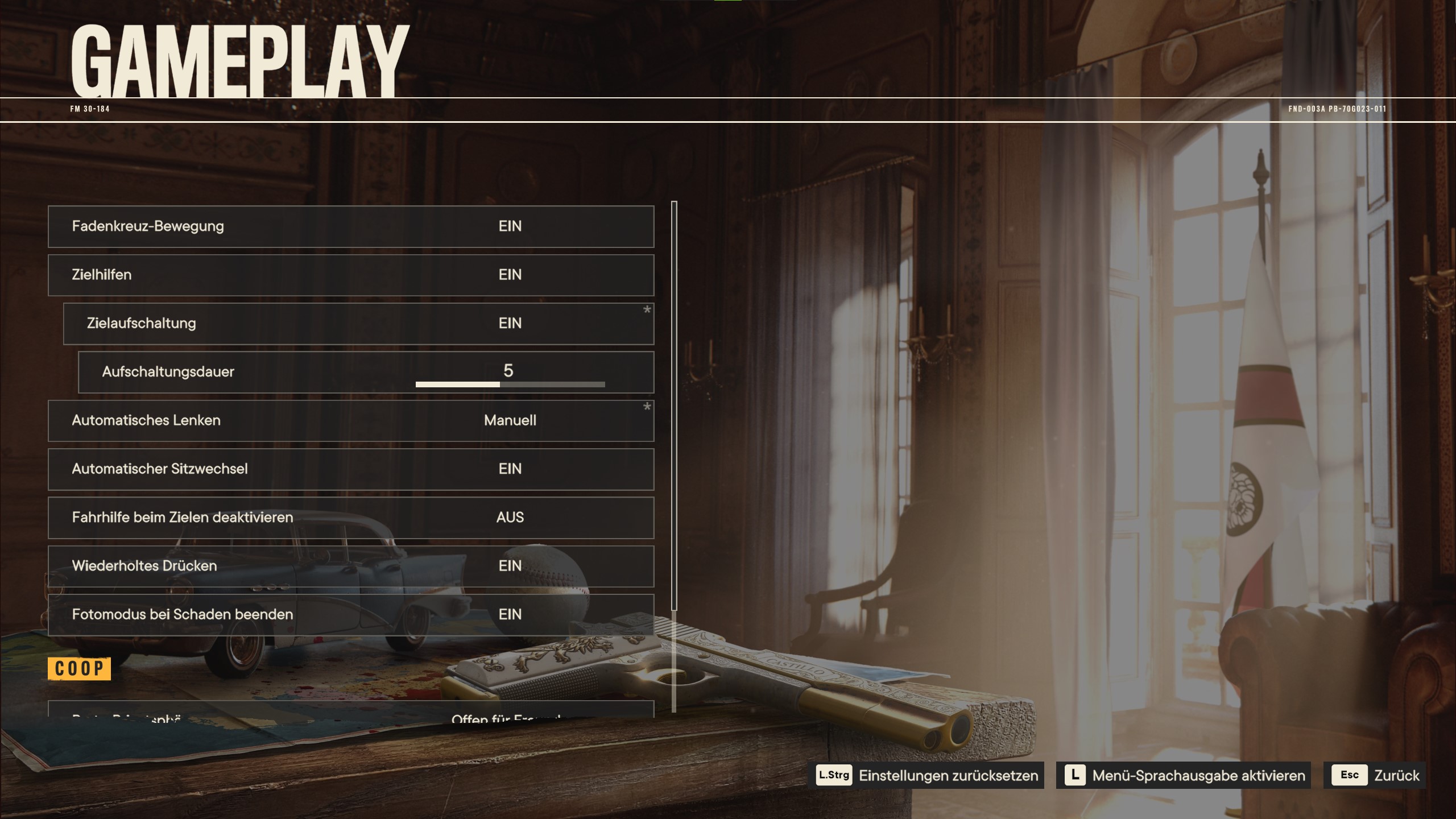
Task: Click Einstellungen zurücksetzen to reset settings
Action: click(x=926, y=775)
